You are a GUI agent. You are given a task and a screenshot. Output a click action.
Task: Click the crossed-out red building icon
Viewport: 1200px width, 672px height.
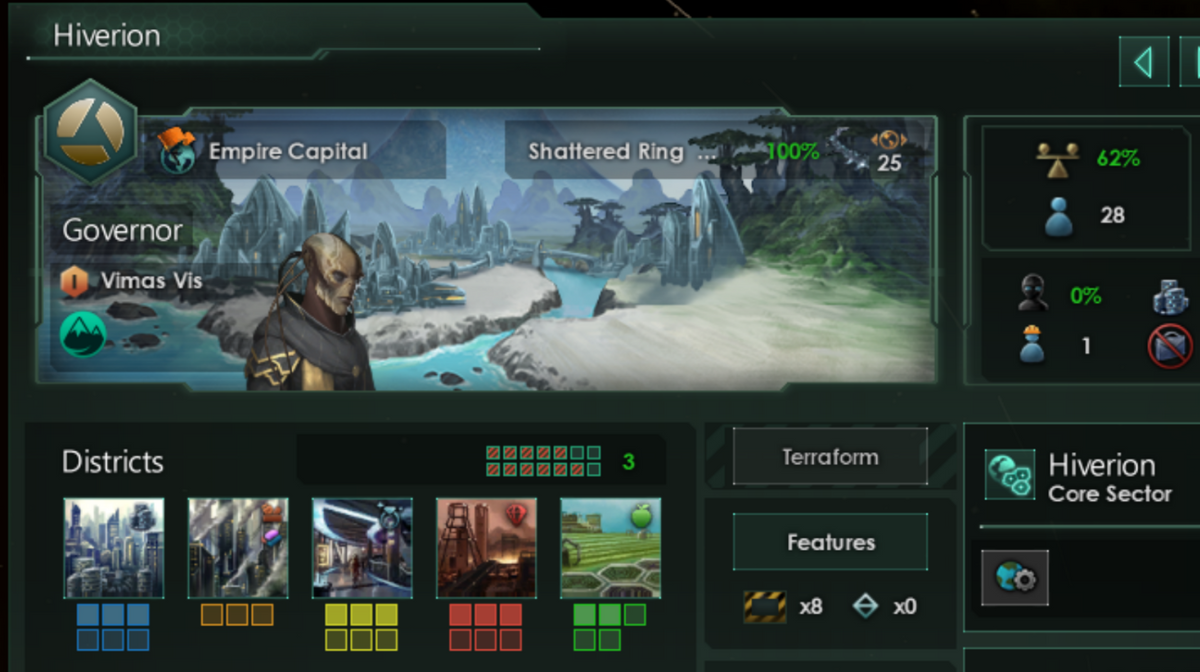(1169, 346)
